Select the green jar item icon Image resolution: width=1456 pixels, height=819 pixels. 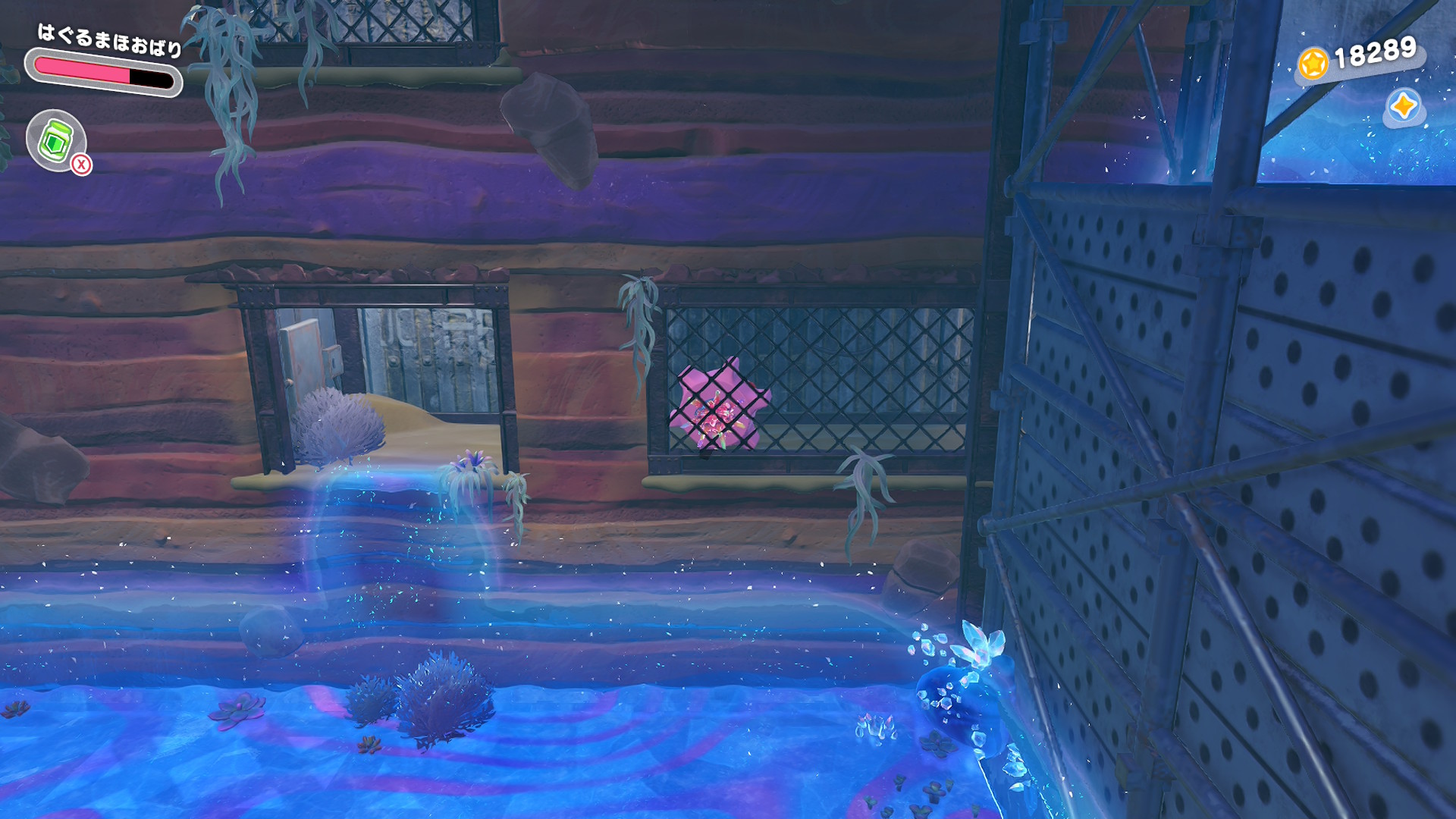[x=55, y=140]
